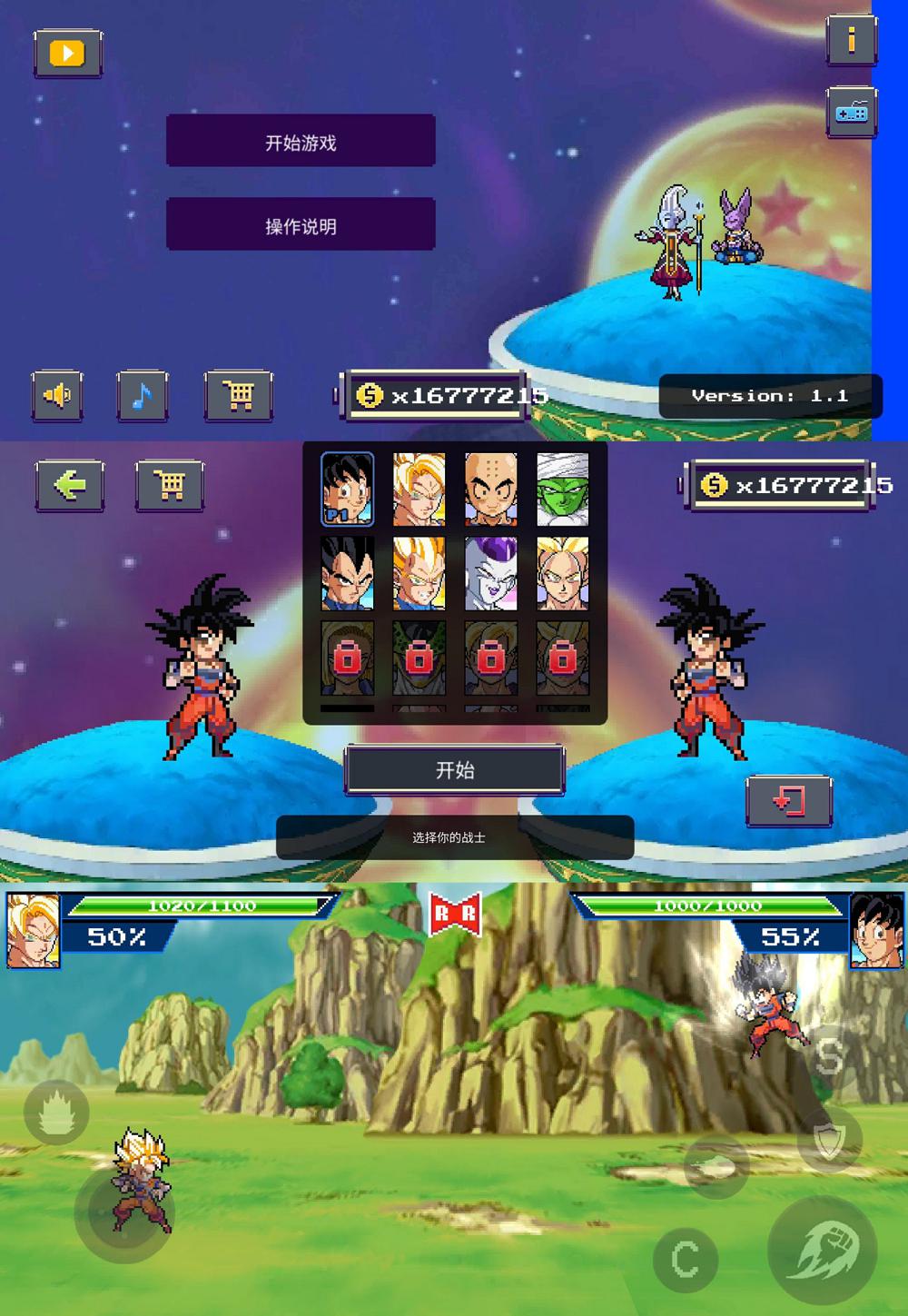Activate the fist punch attack button
908x1316 pixels.
pos(821,1250)
